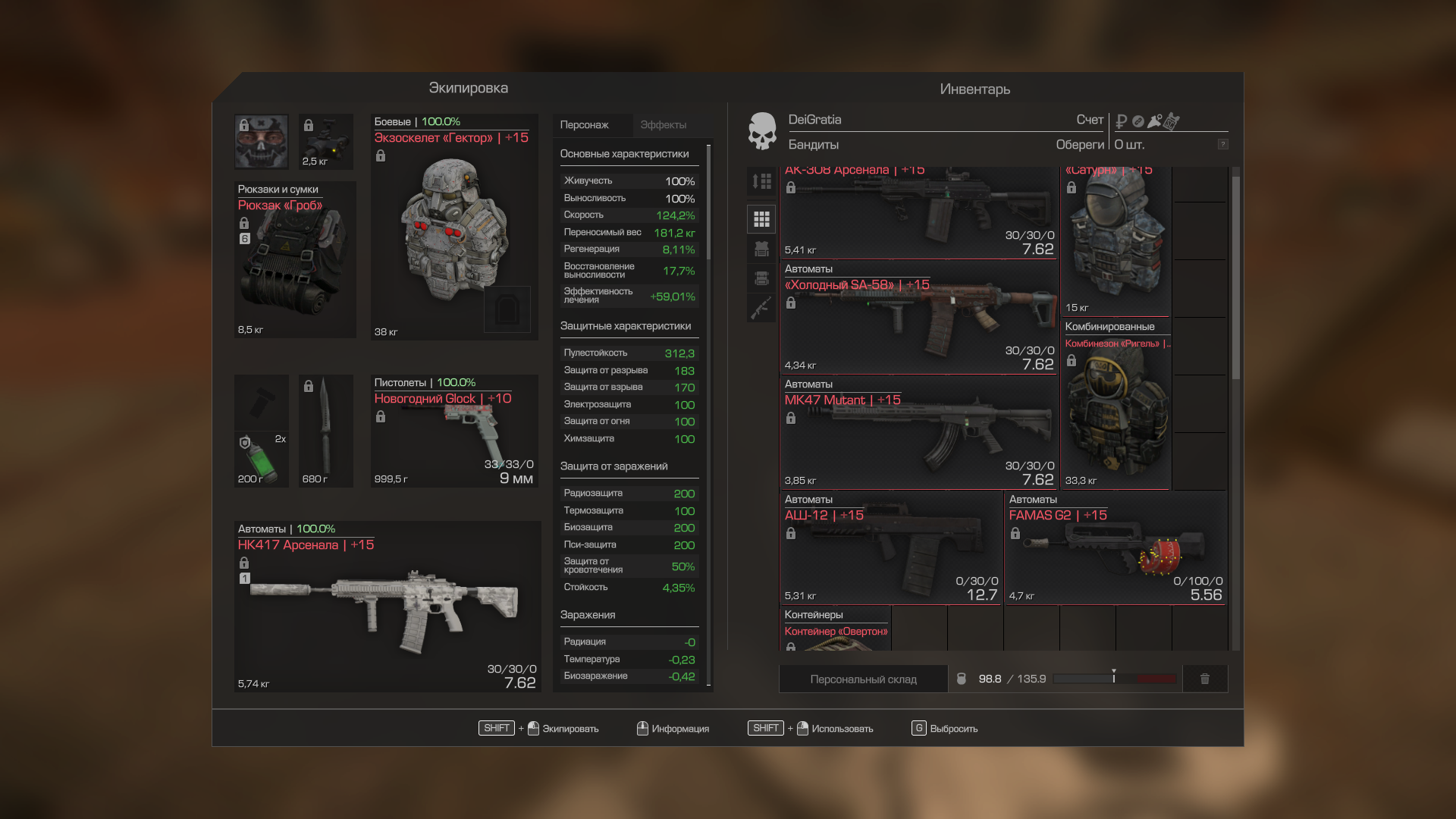Filter inventory by weapons category
The height and width of the screenshot is (819, 1456).
coord(761,308)
